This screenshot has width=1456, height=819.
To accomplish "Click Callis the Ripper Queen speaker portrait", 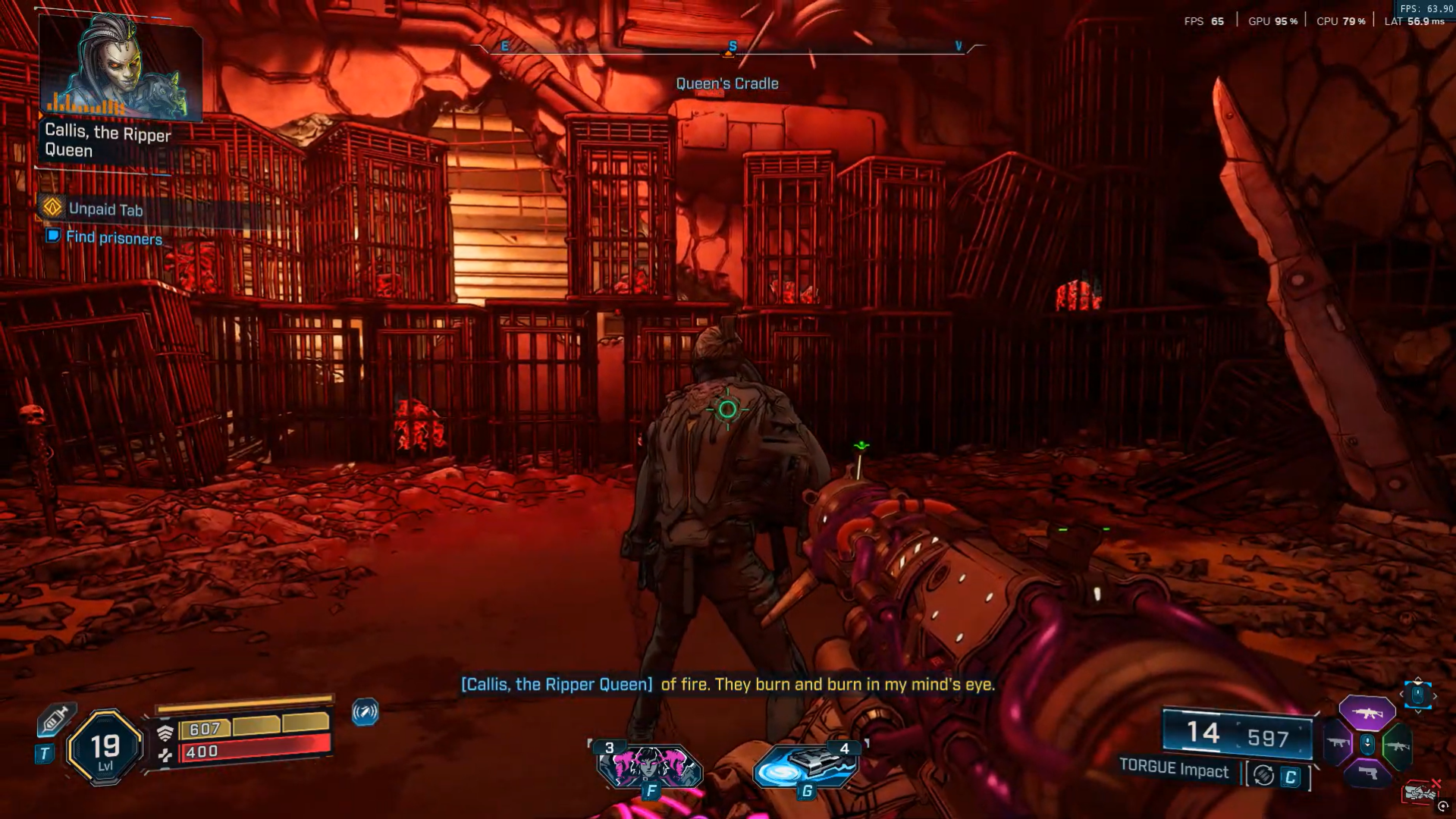I will [x=120, y=68].
